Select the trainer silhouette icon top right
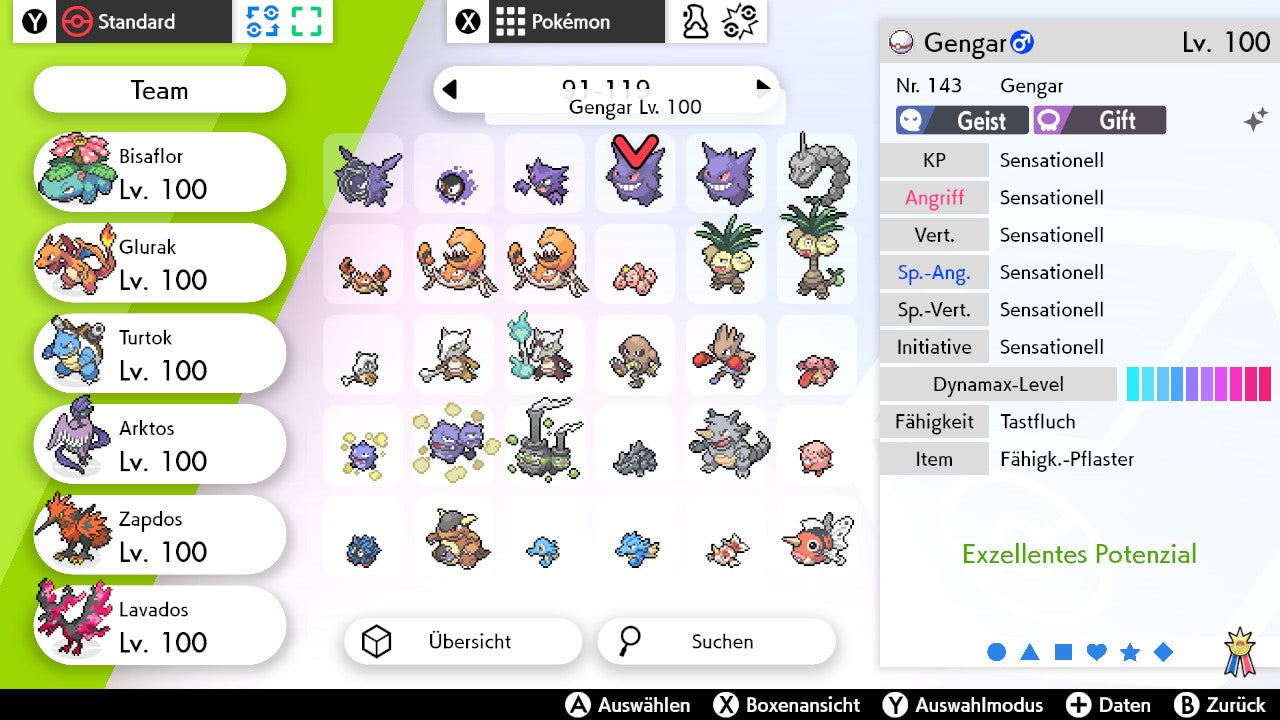The height and width of the screenshot is (720, 1280). pyautogui.click(x=694, y=22)
